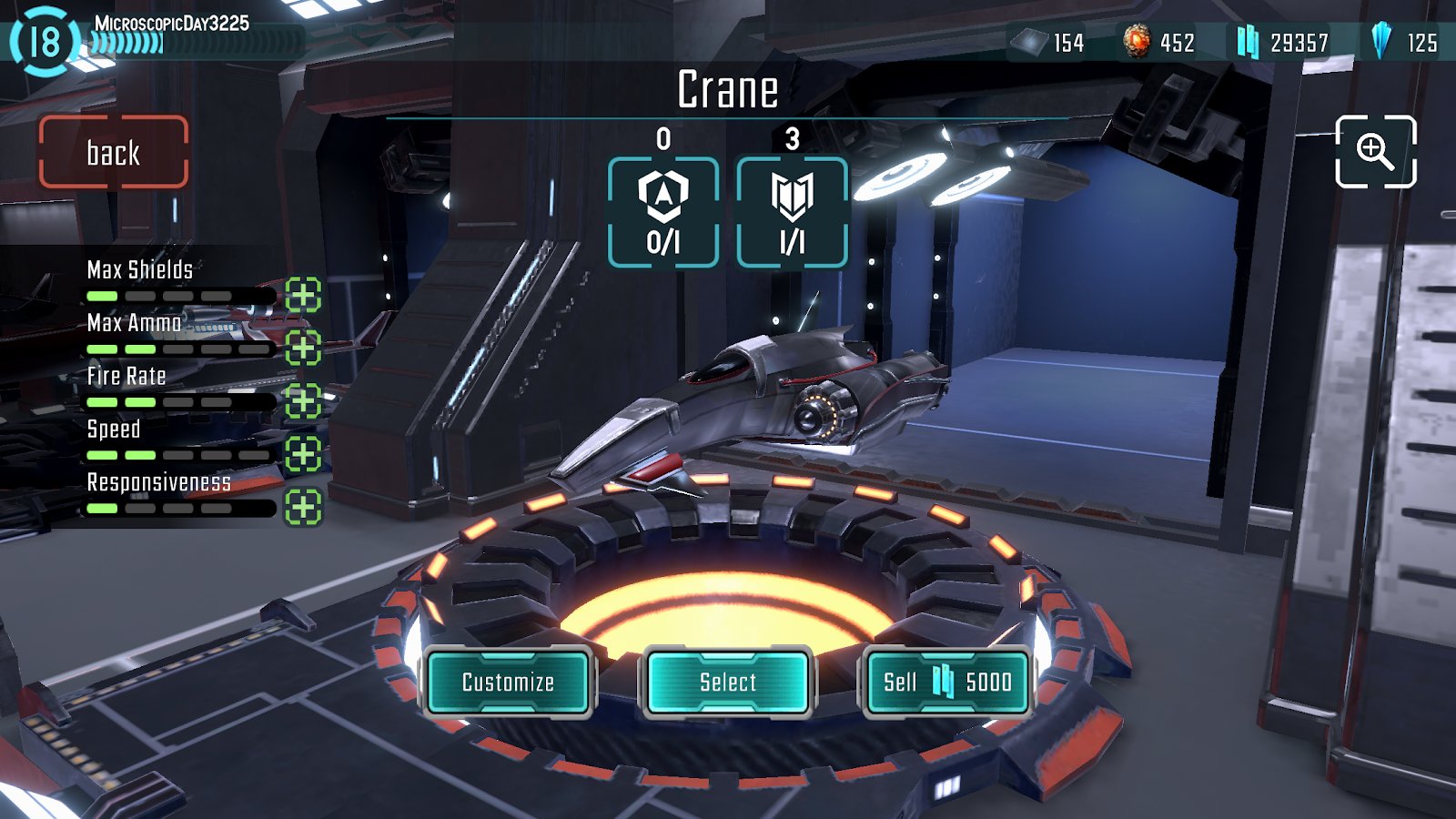Go back using the red back button
1456x819 pixels.
[114, 152]
